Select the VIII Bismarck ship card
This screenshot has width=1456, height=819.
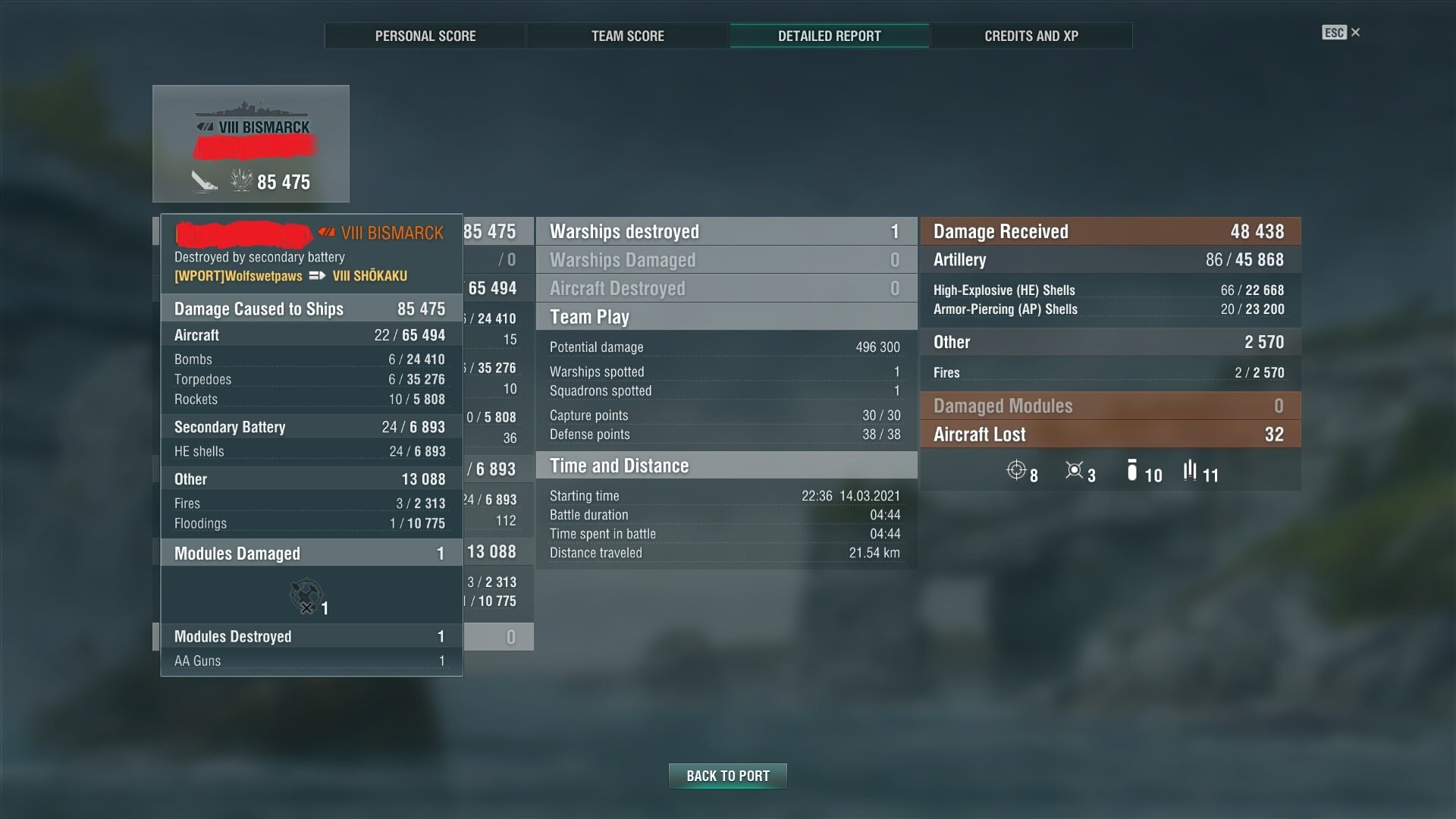[x=251, y=144]
